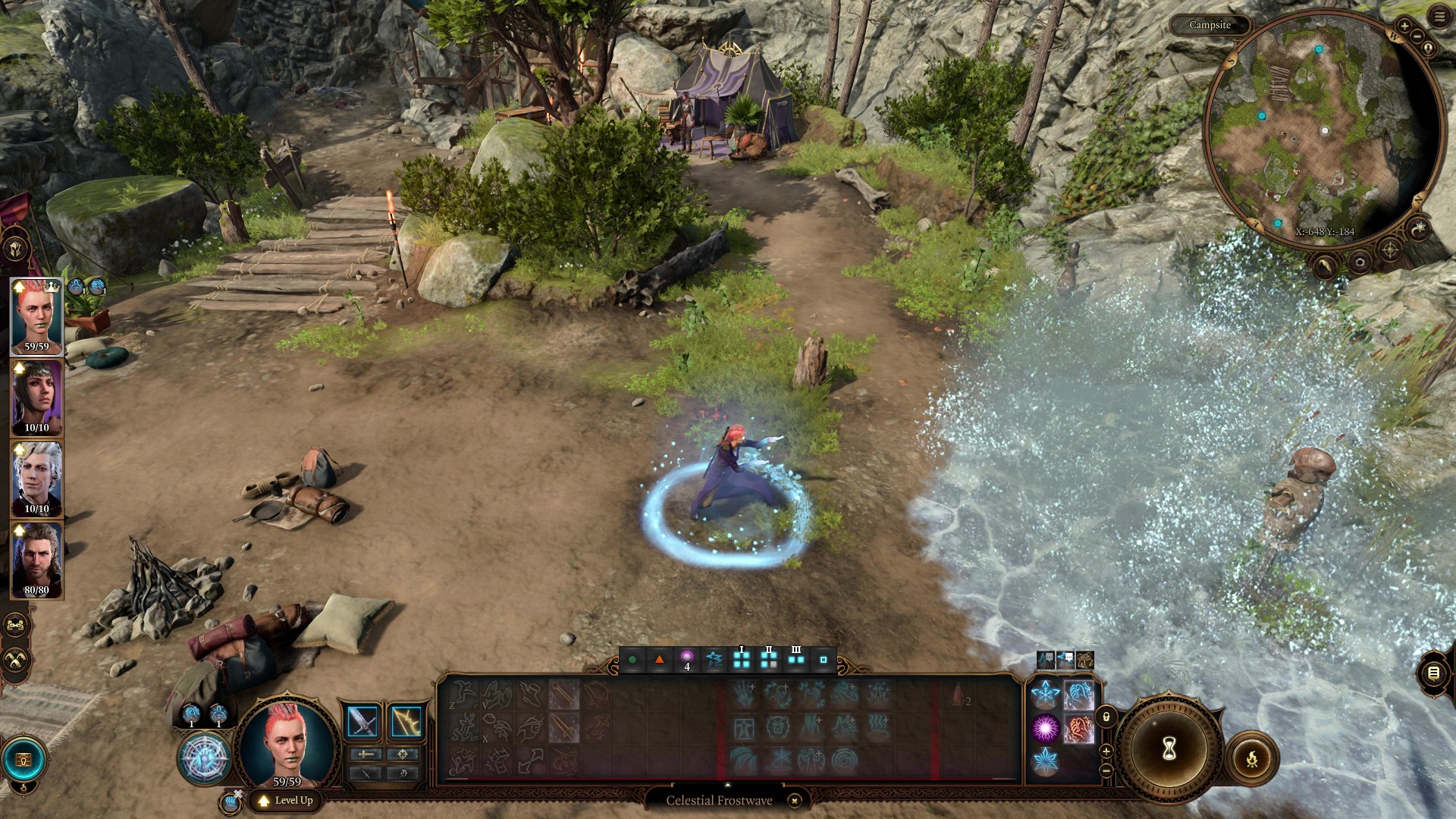This screenshot has height=819, width=1456.
Task: Click the crescent moon and sun minimap button
Action: 1419,227
